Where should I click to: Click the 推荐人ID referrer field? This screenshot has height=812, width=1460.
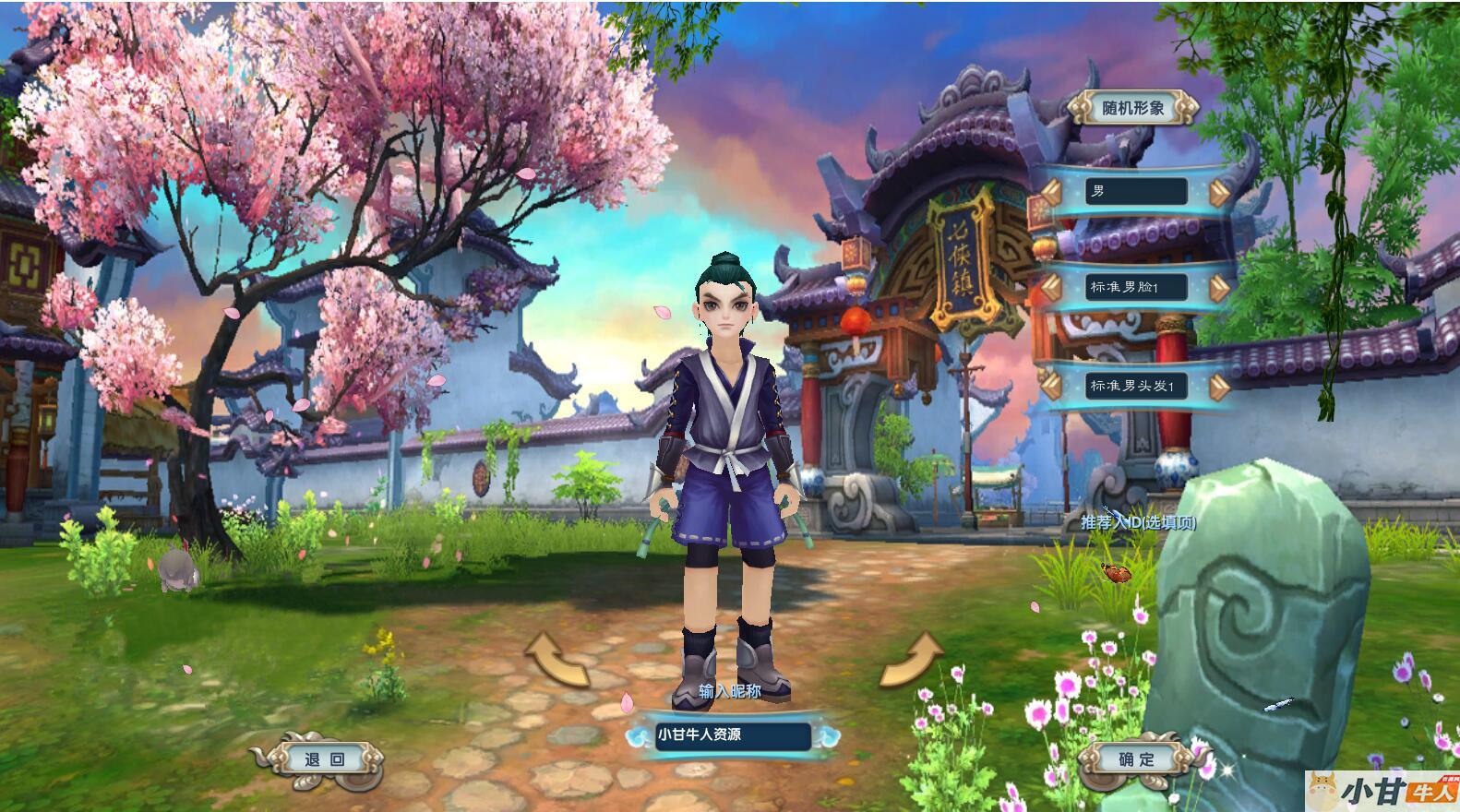1138,522
